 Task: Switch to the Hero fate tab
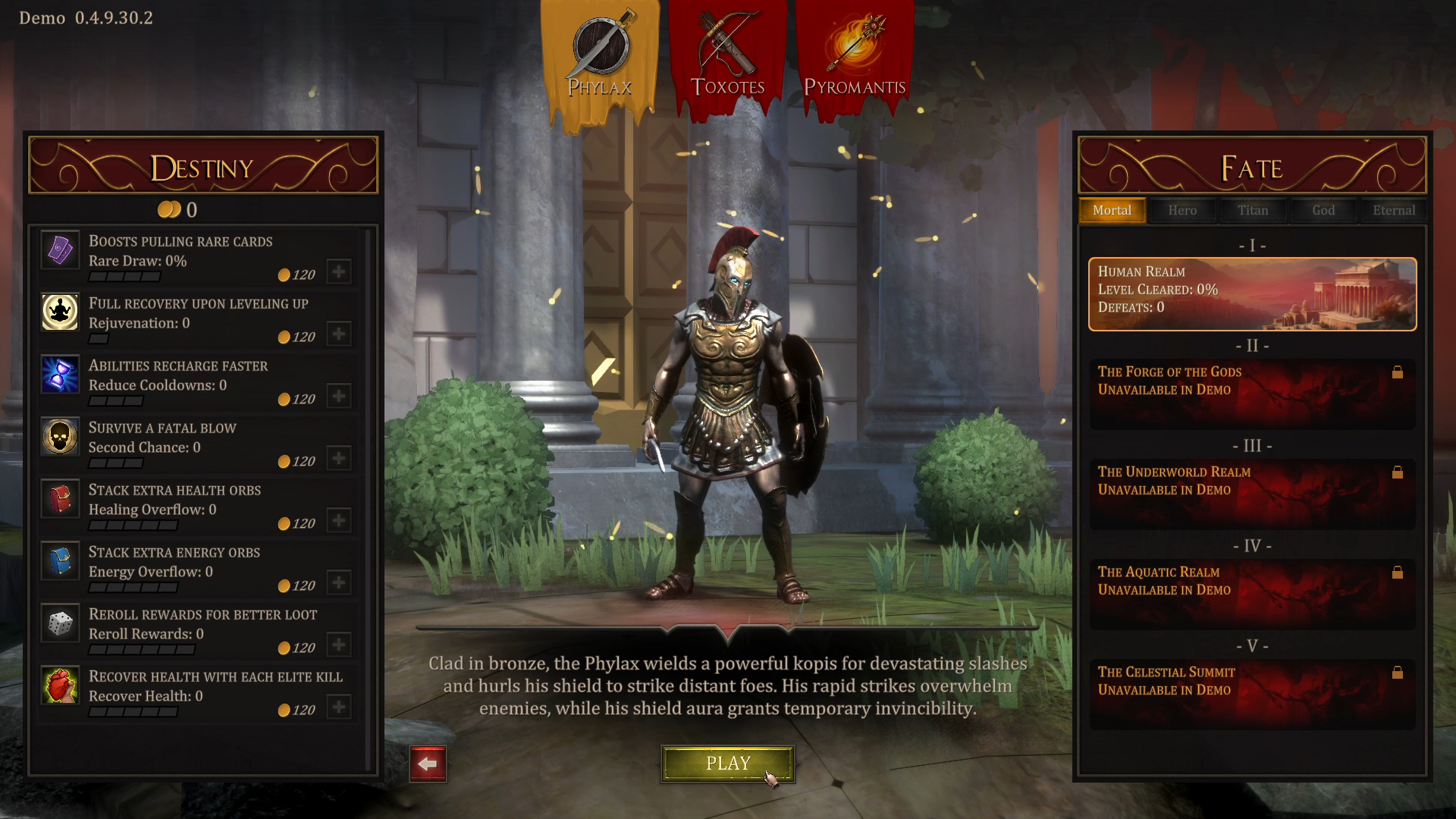[x=1182, y=210]
